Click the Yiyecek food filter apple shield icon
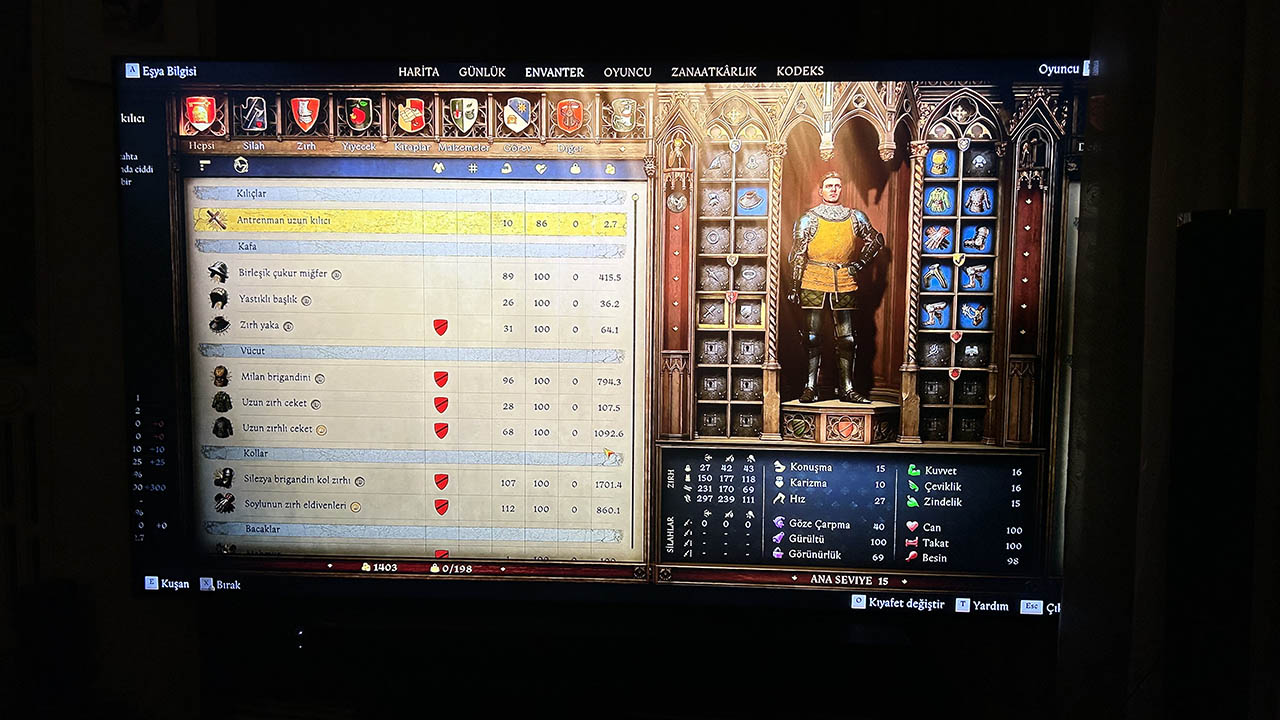The image size is (1280, 720). (x=358, y=115)
